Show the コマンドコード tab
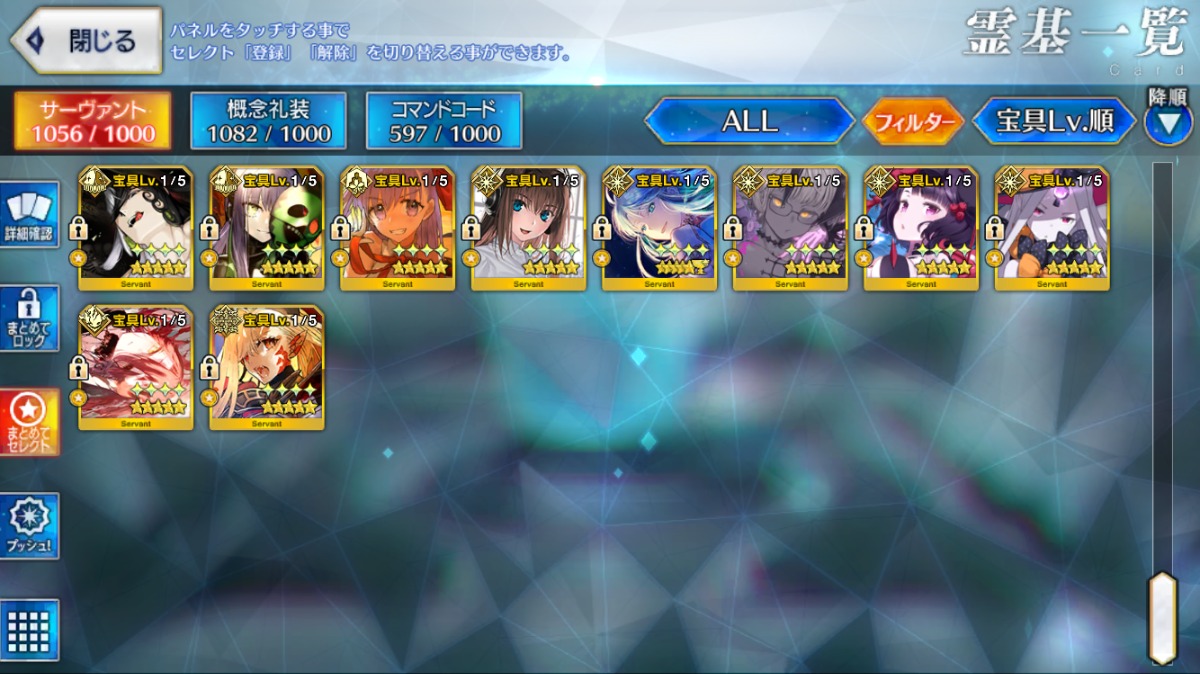1200x674 pixels. click(444, 121)
